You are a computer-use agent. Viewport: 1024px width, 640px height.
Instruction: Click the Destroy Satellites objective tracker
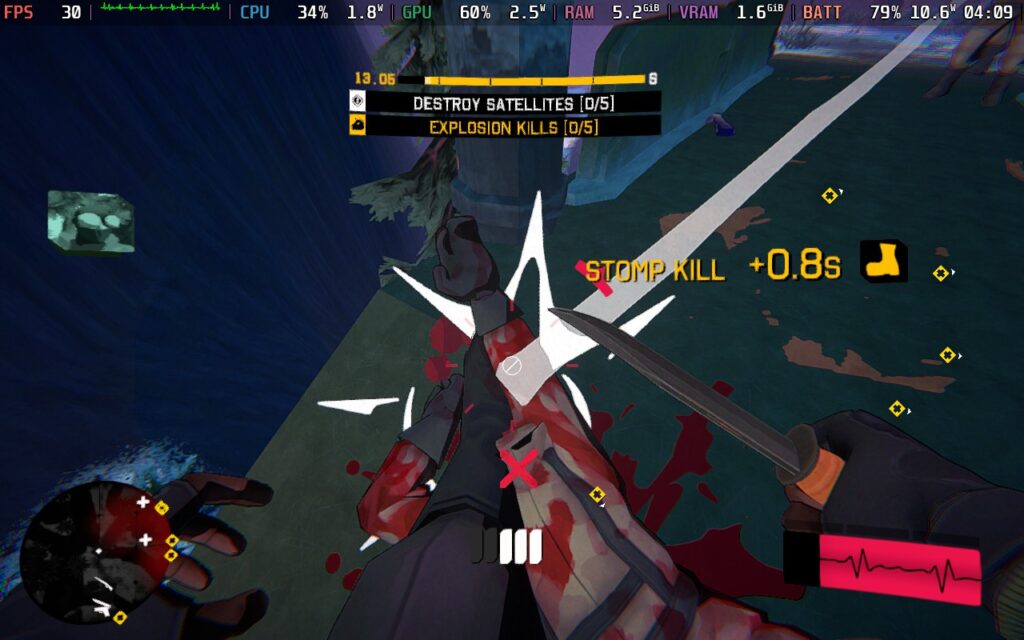click(x=505, y=103)
